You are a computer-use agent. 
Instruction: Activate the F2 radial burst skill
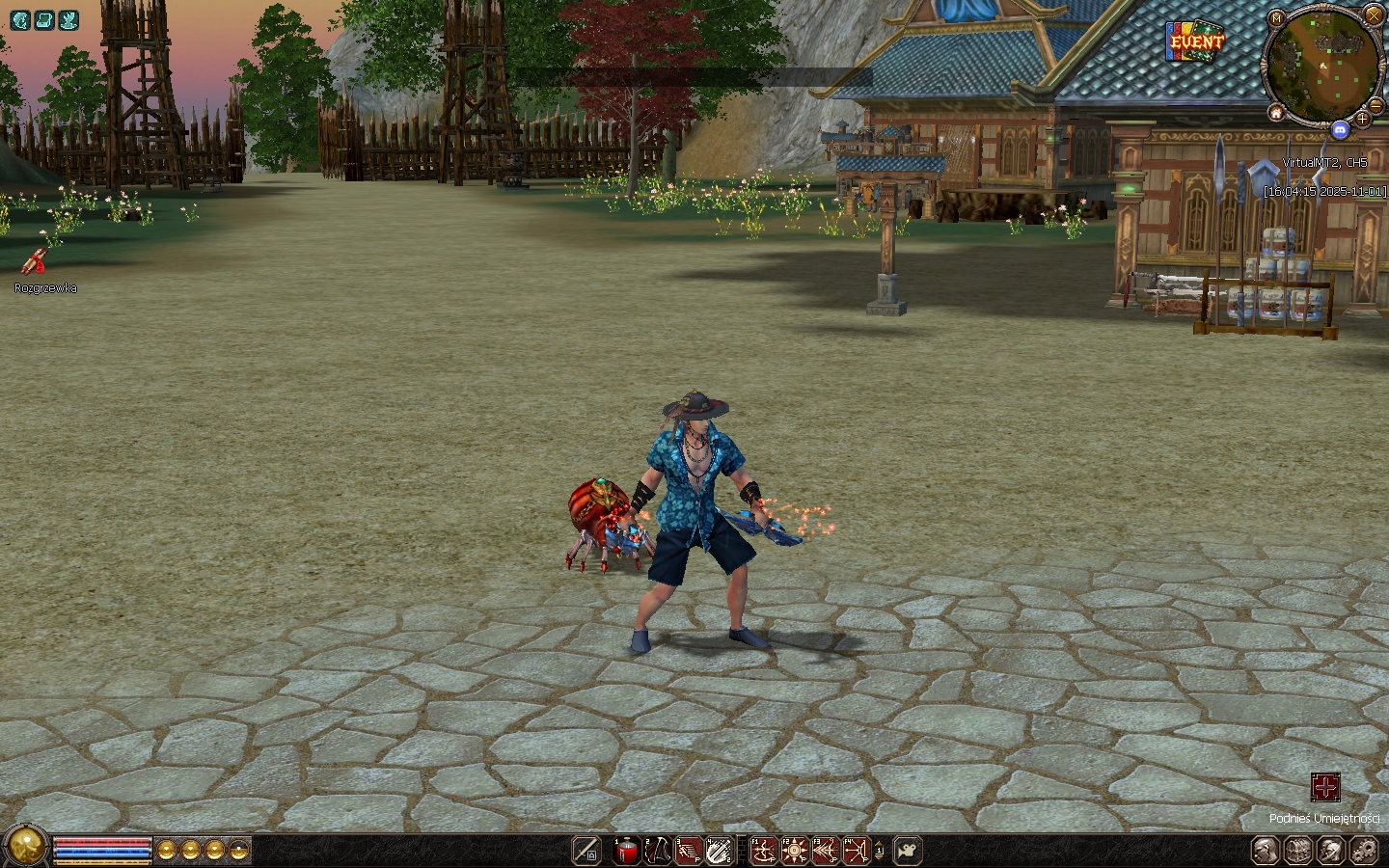pyautogui.click(x=795, y=851)
